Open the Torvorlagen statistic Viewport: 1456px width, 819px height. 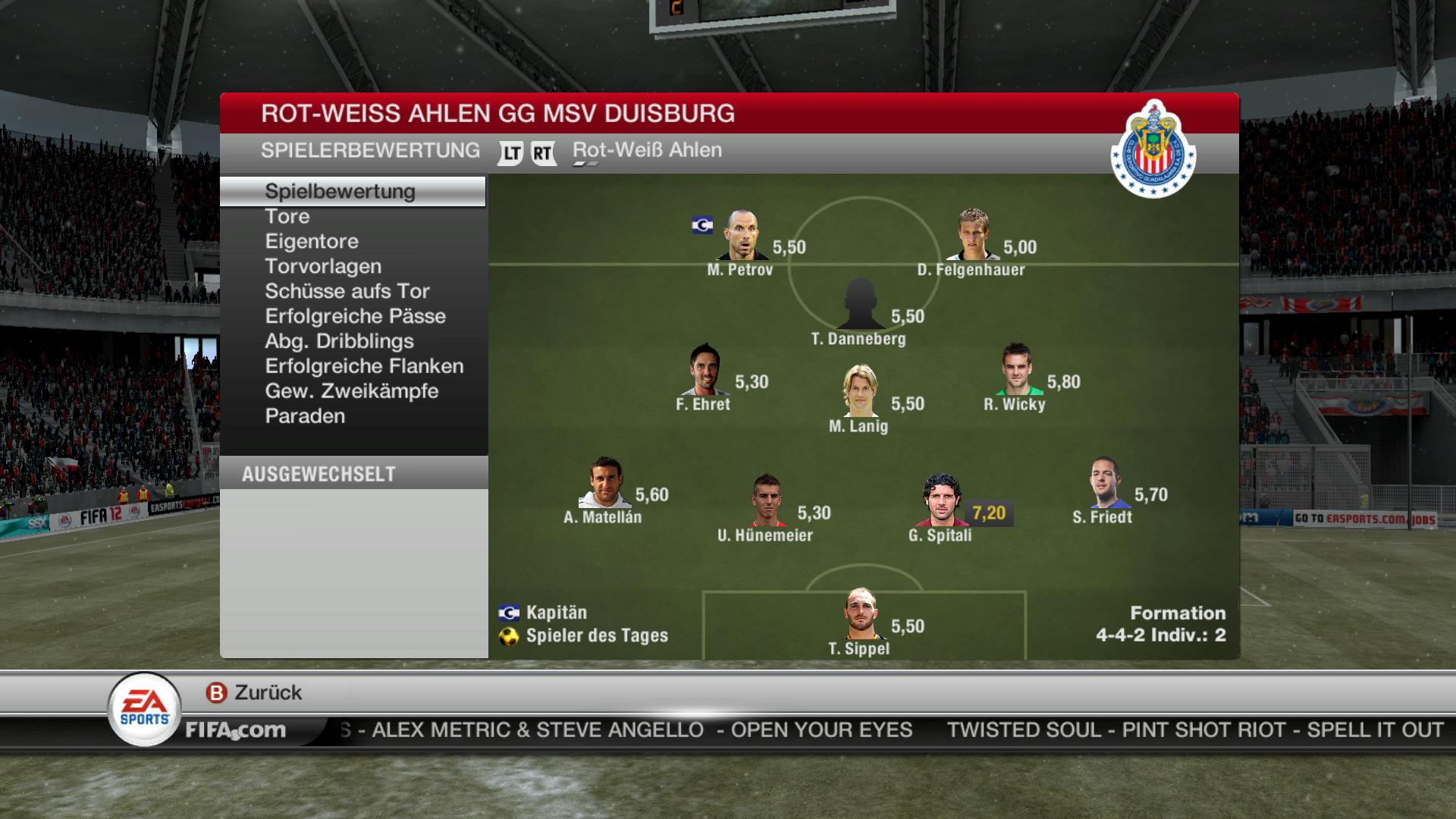tap(323, 267)
